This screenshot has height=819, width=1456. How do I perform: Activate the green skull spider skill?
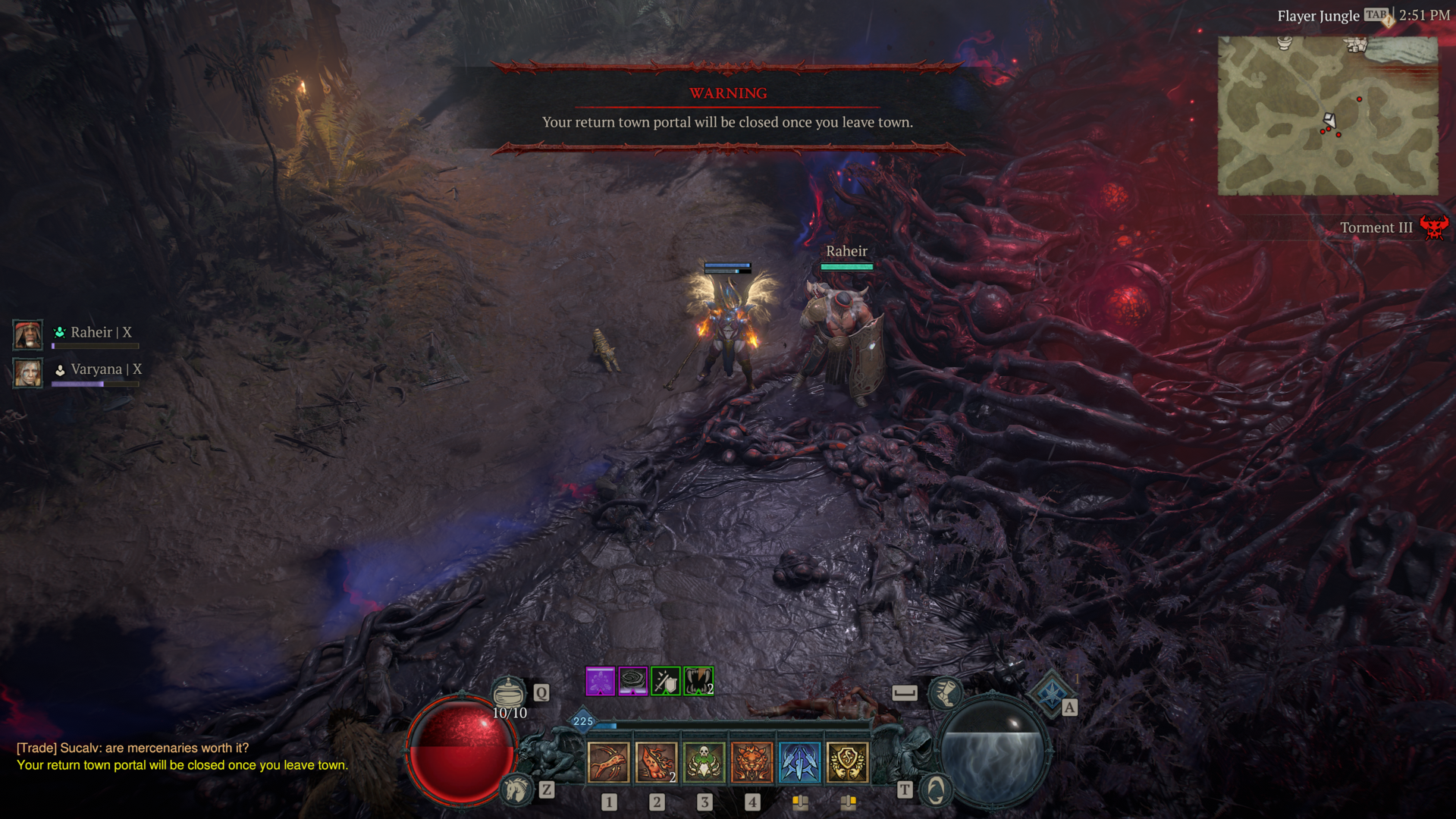click(704, 762)
